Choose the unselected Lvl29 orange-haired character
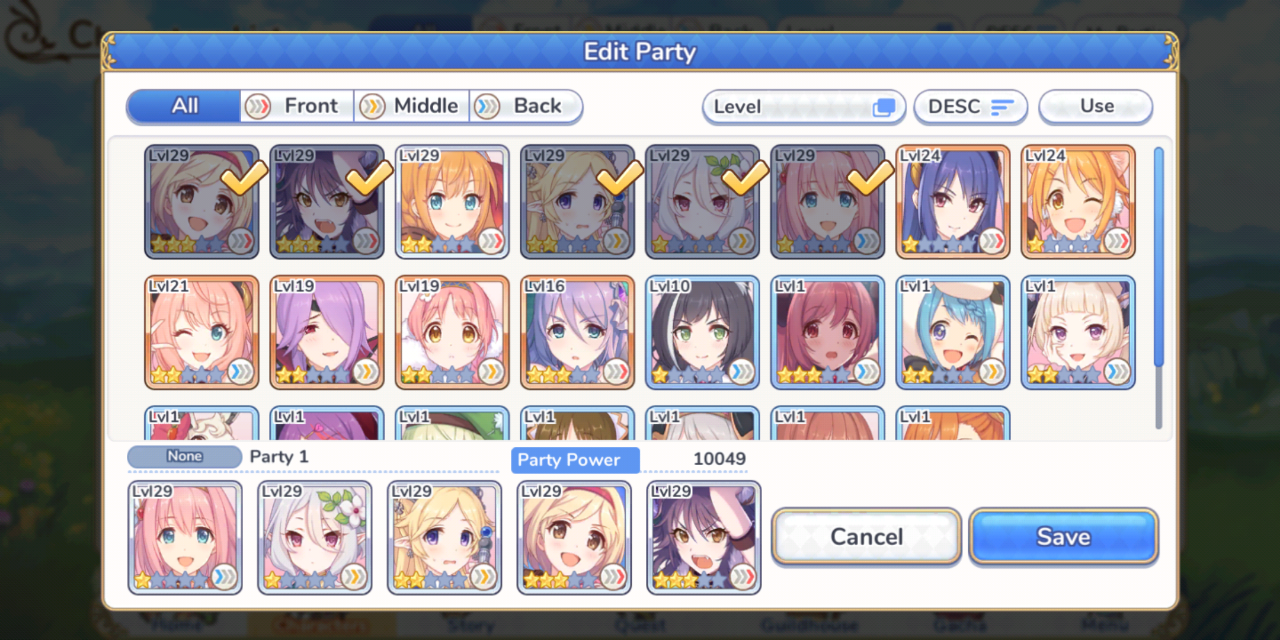1280x640 pixels. (452, 202)
